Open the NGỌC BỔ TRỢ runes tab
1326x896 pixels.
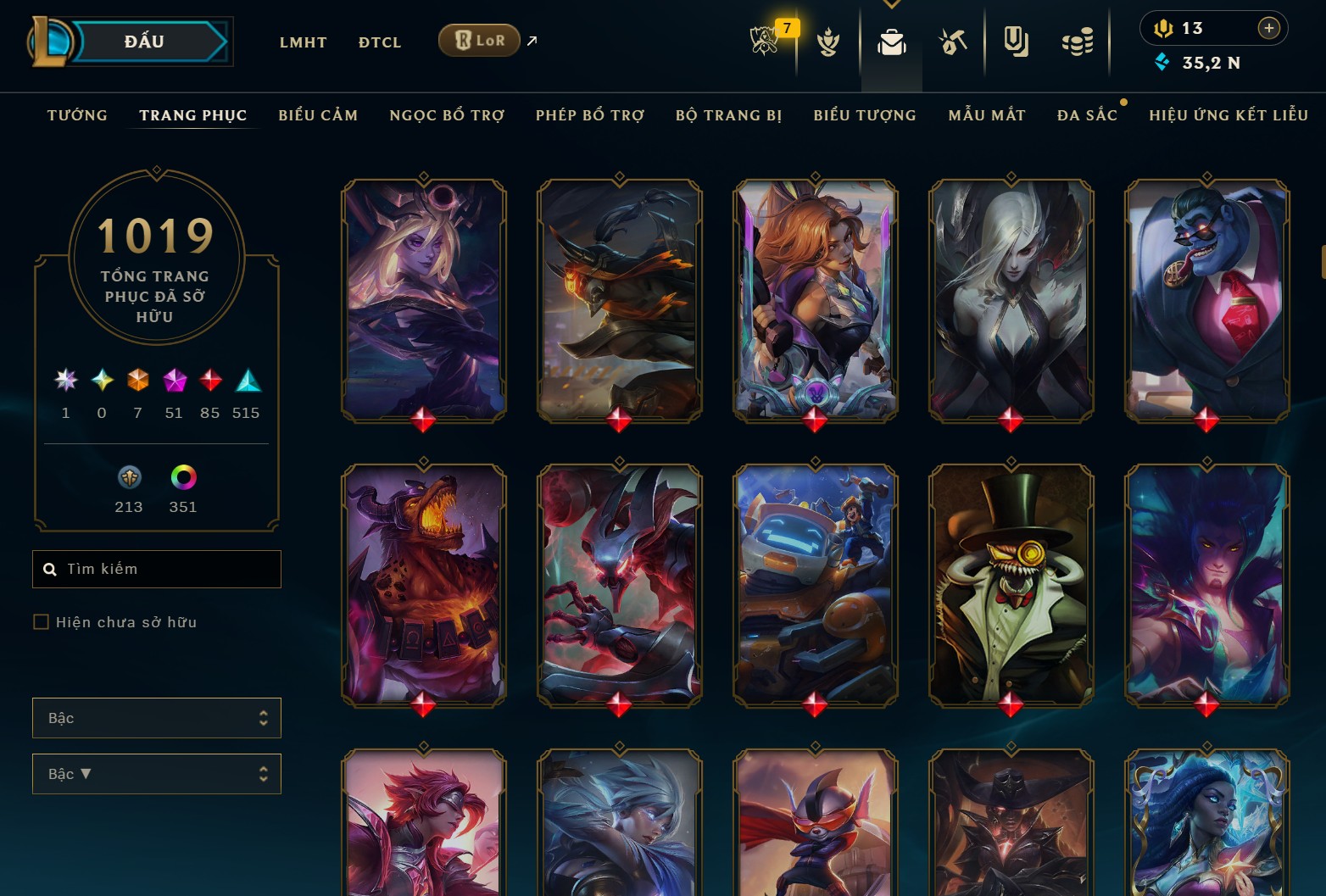pyautogui.click(x=447, y=115)
